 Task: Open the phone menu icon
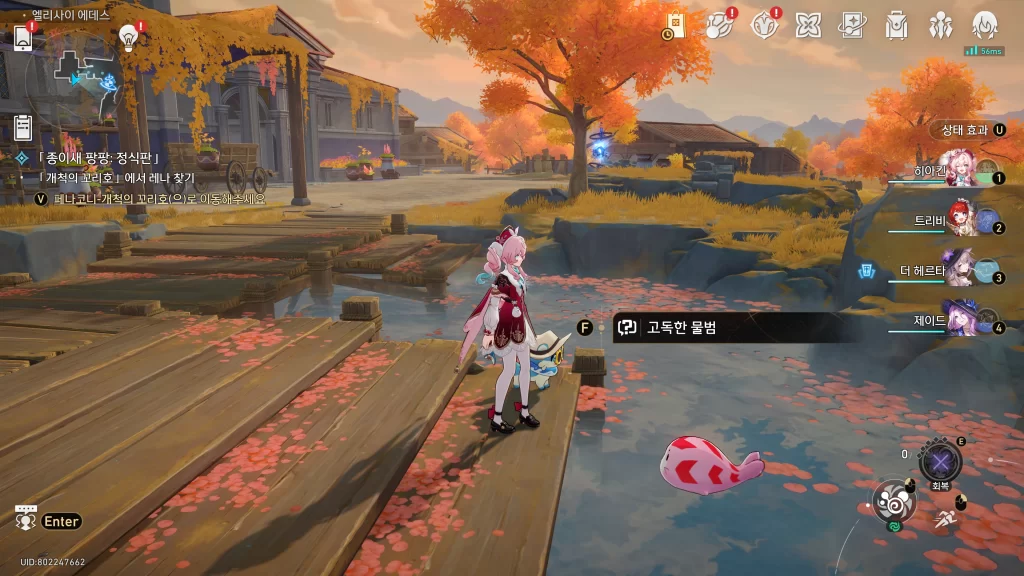click(x=23, y=37)
